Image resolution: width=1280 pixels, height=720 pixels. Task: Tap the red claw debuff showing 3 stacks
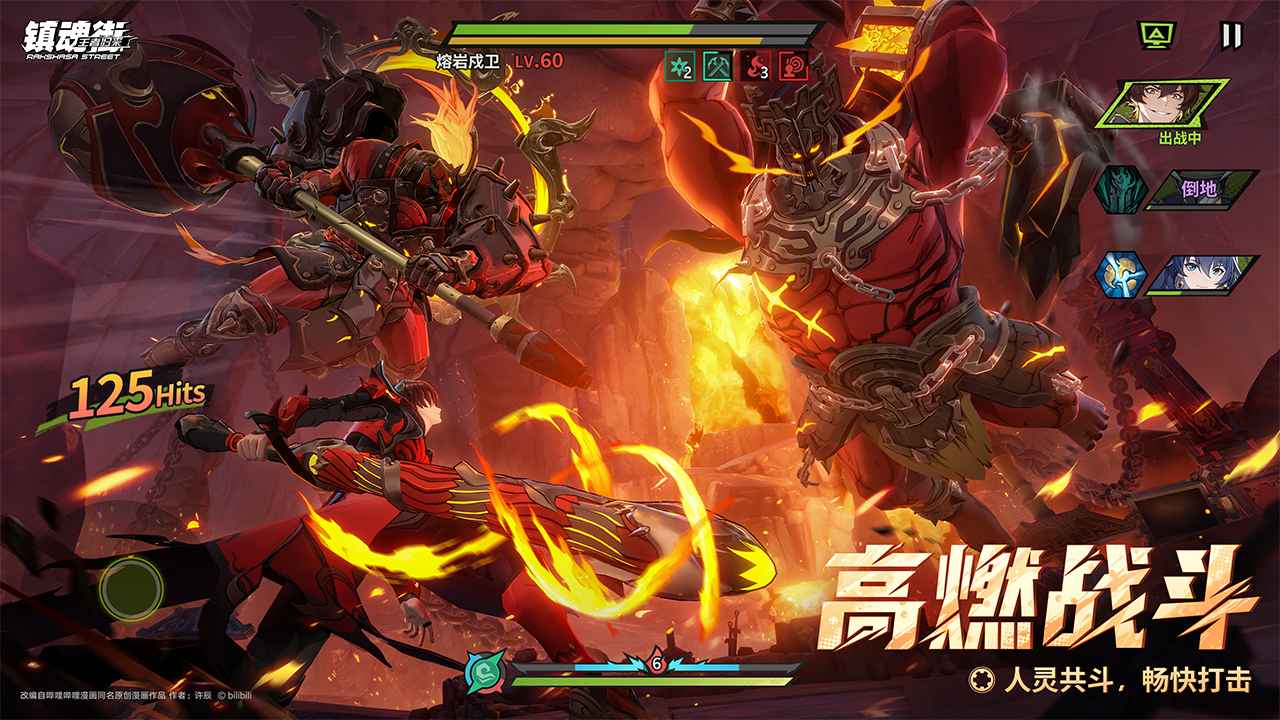coord(753,65)
